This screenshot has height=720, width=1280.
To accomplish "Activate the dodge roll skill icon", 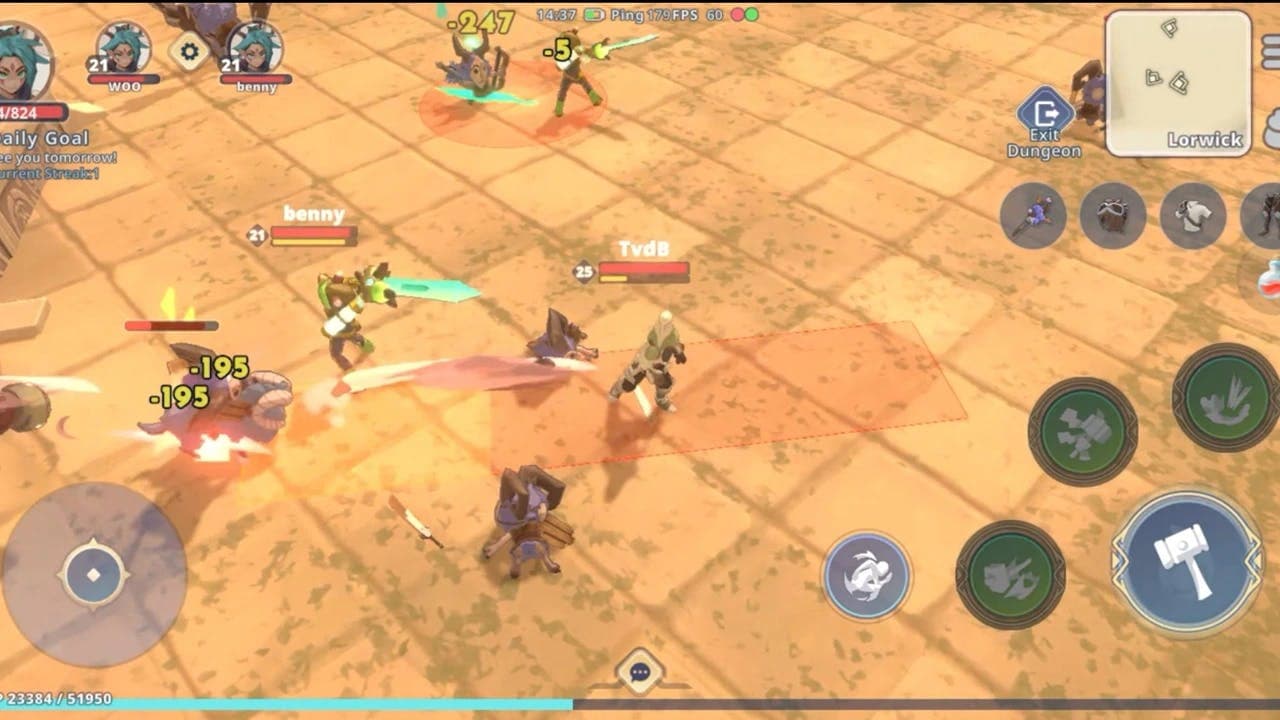I will point(867,570).
